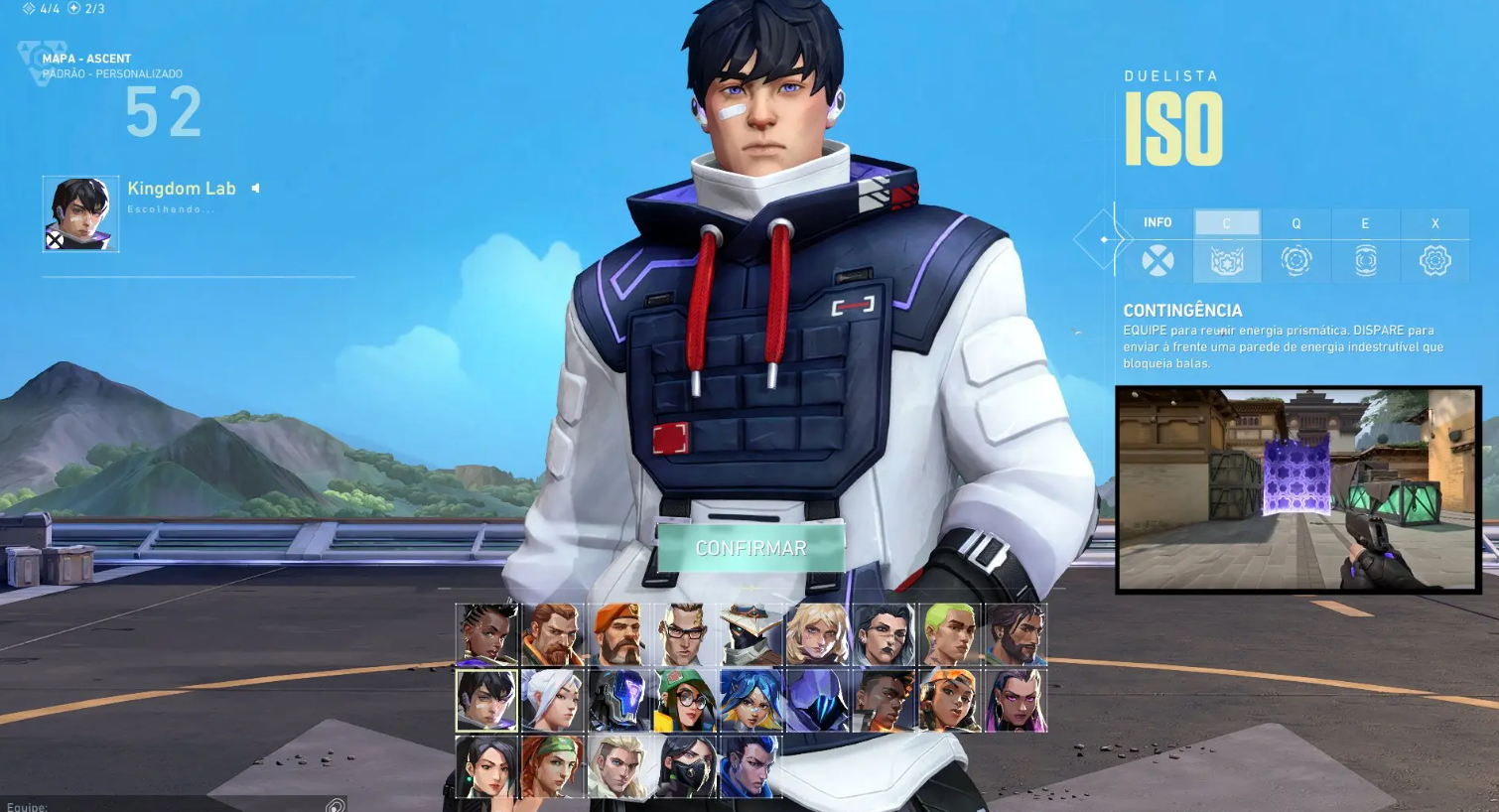Select Reyna's portrait

click(1015, 701)
